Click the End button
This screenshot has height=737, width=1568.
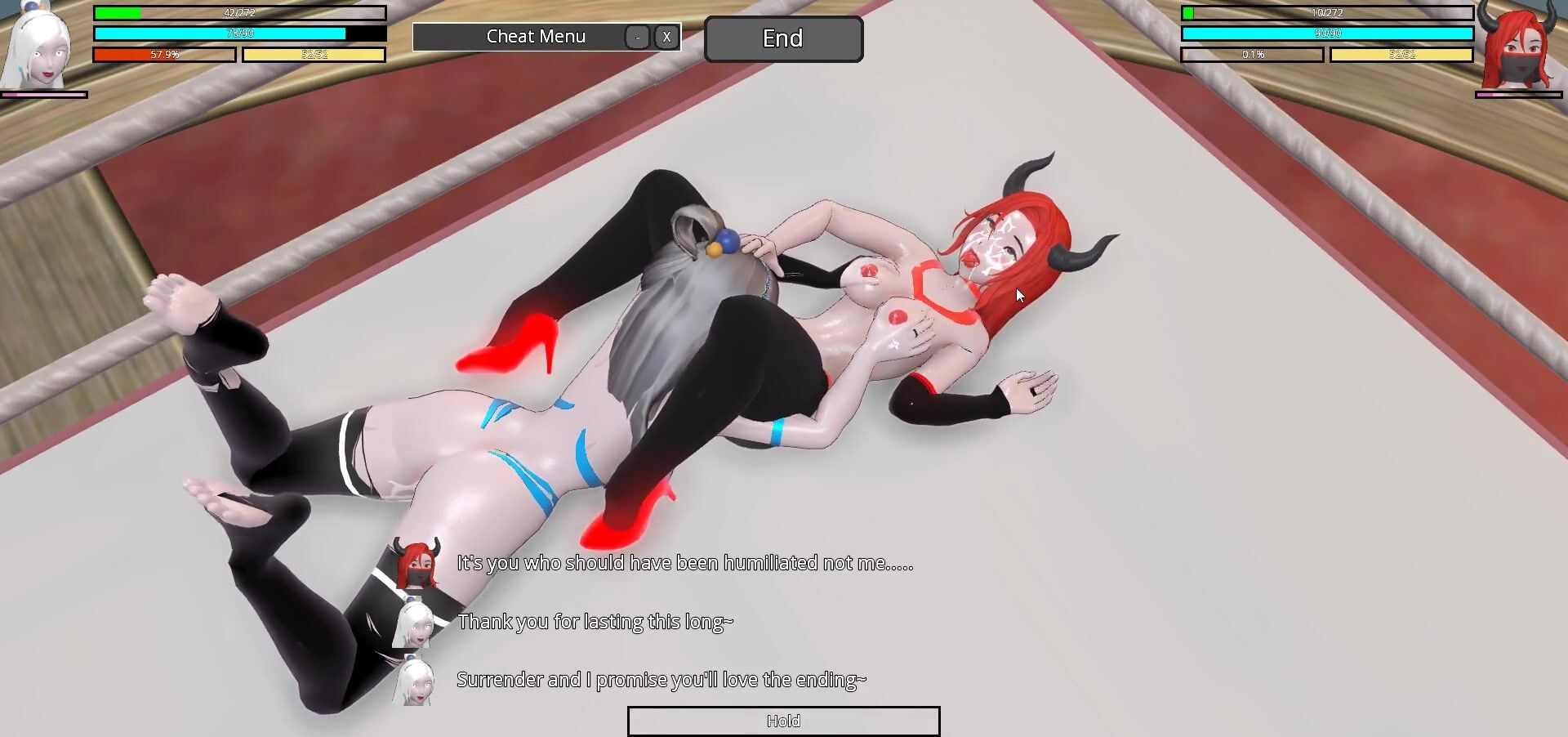[x=782, y=38]
